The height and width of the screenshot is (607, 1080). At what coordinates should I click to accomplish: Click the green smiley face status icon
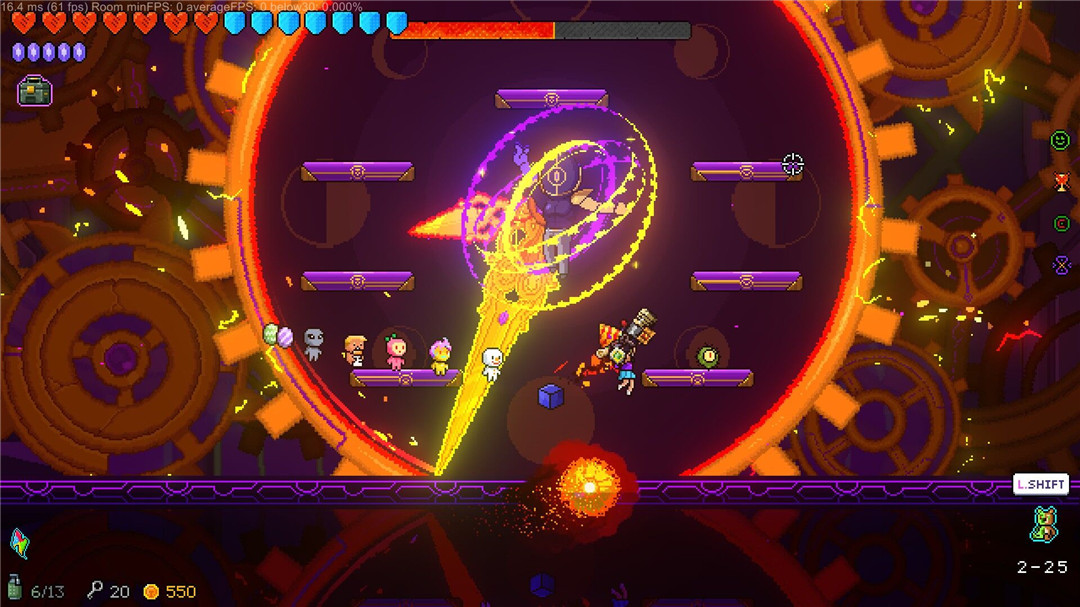1061,141
